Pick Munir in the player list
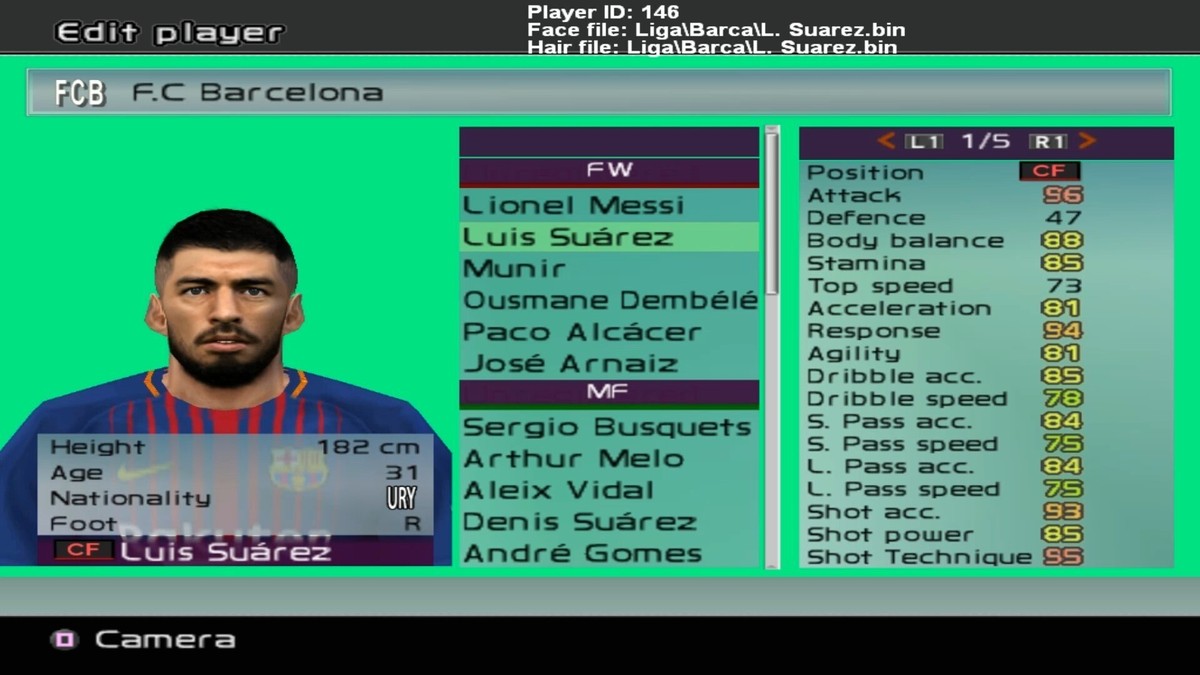The width and height of the screenshot is (1200, 675). (x=514, y=269)
